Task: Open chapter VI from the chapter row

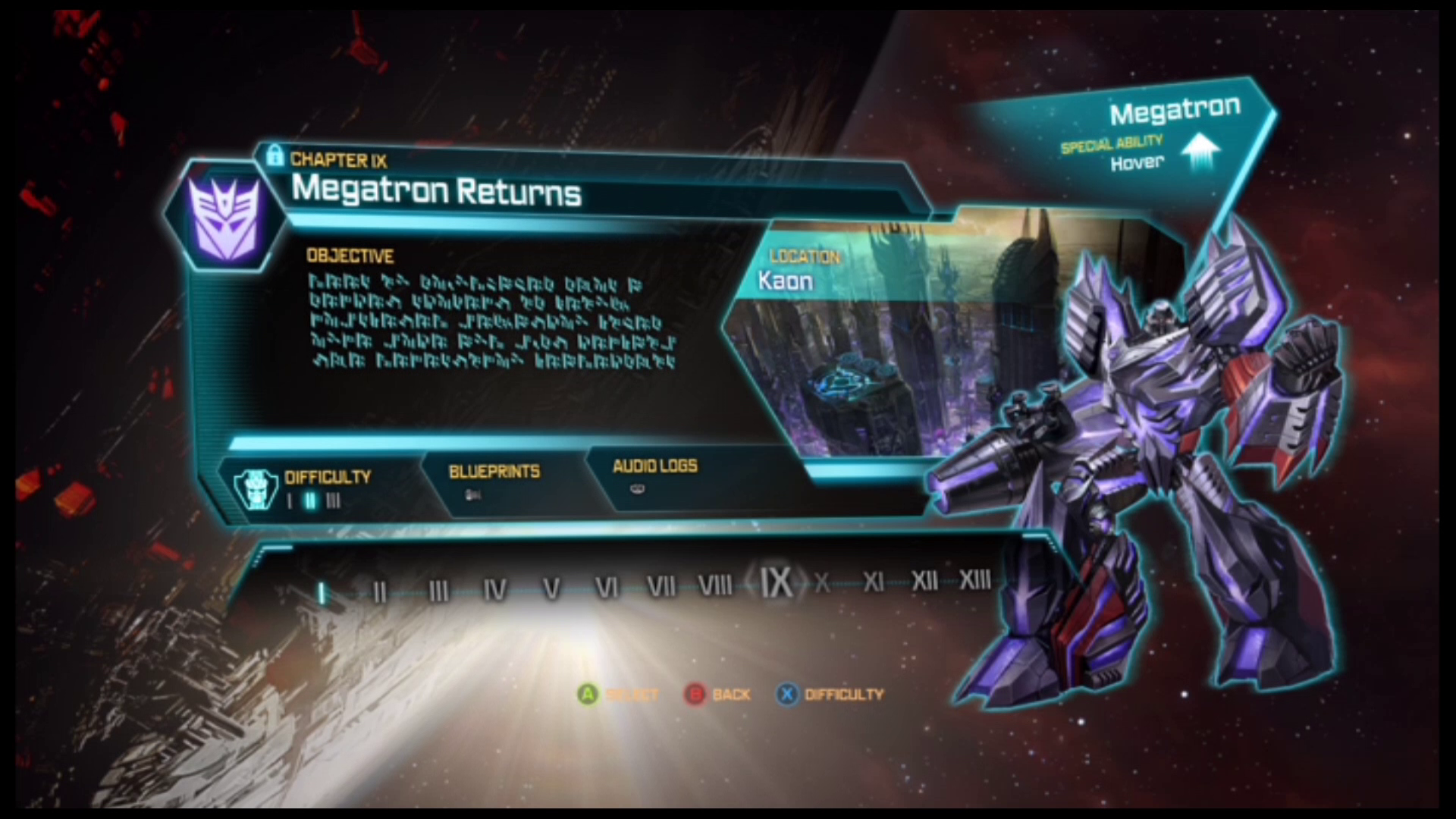Action: [607, 587]
